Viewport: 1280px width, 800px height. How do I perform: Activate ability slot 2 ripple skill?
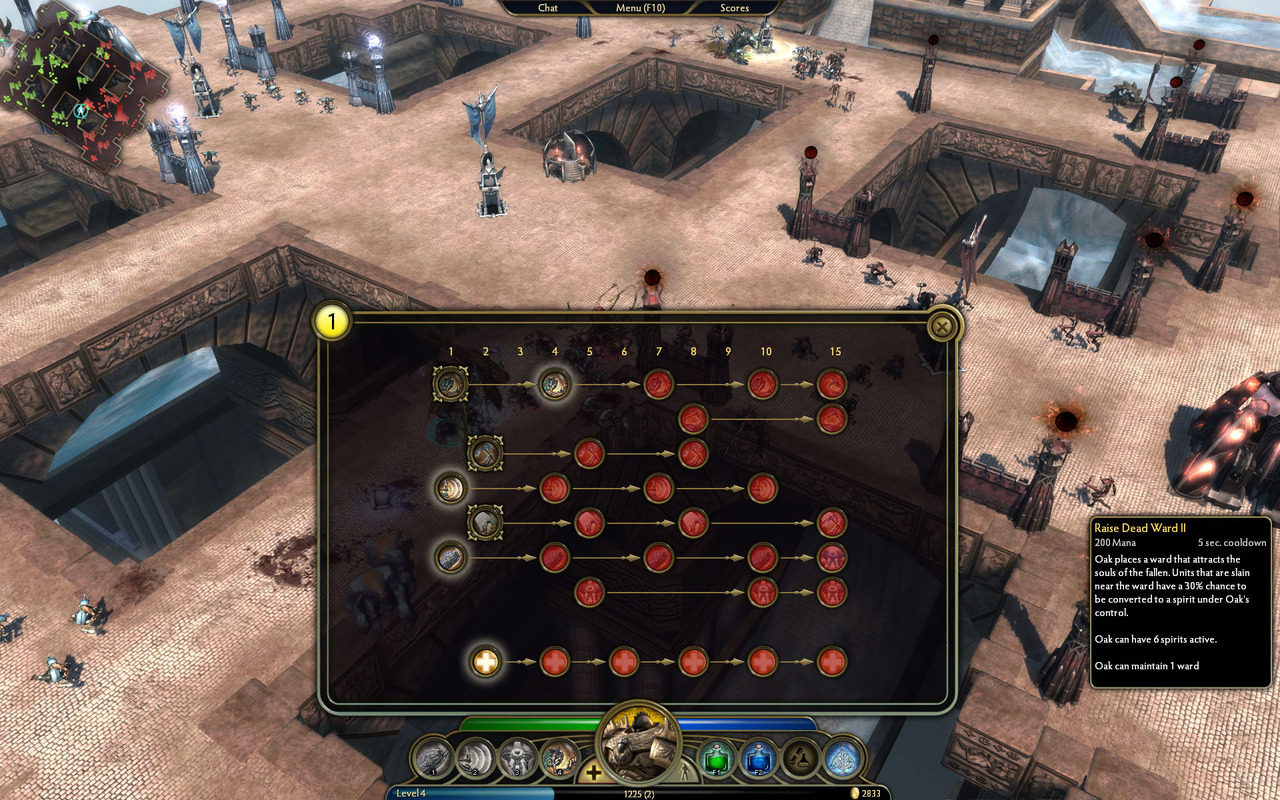[475, 757]
